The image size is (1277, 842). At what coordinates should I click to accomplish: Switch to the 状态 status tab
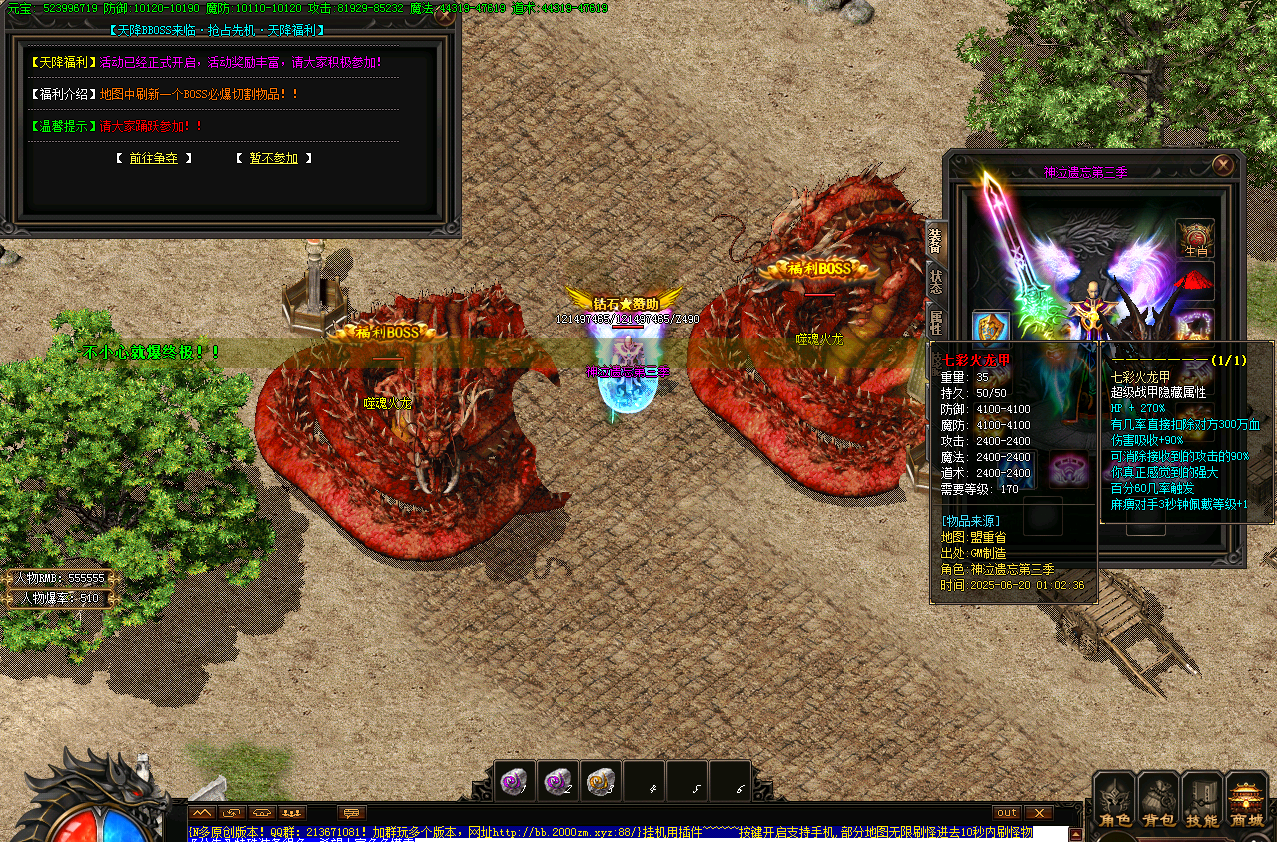click(x=936, y=282)
